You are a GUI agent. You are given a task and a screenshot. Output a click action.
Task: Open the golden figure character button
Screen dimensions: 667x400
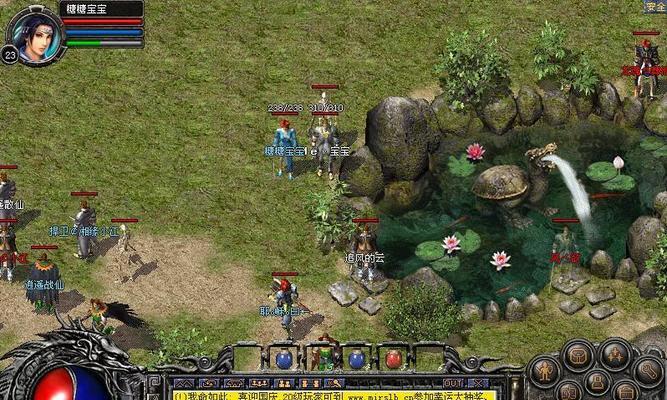(x=546, y=370)
